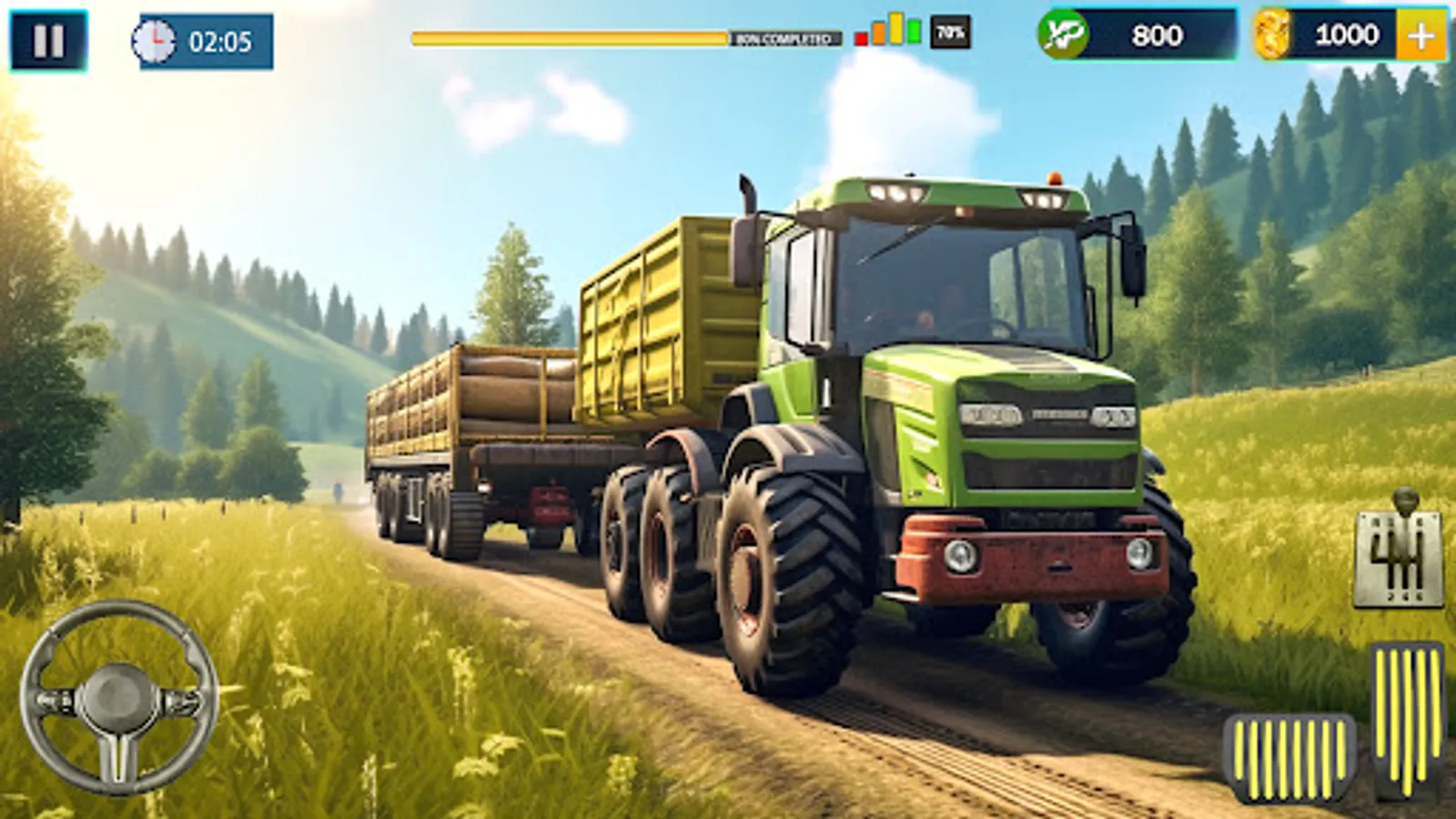Tap the 02:05 timer display
This screenshot has width=1456, height=819.
218,38
